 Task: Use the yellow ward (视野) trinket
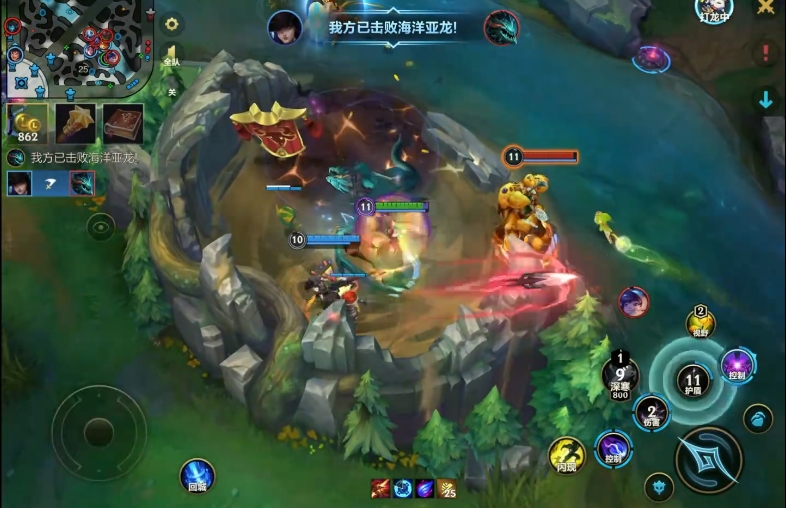pos(700,322)
